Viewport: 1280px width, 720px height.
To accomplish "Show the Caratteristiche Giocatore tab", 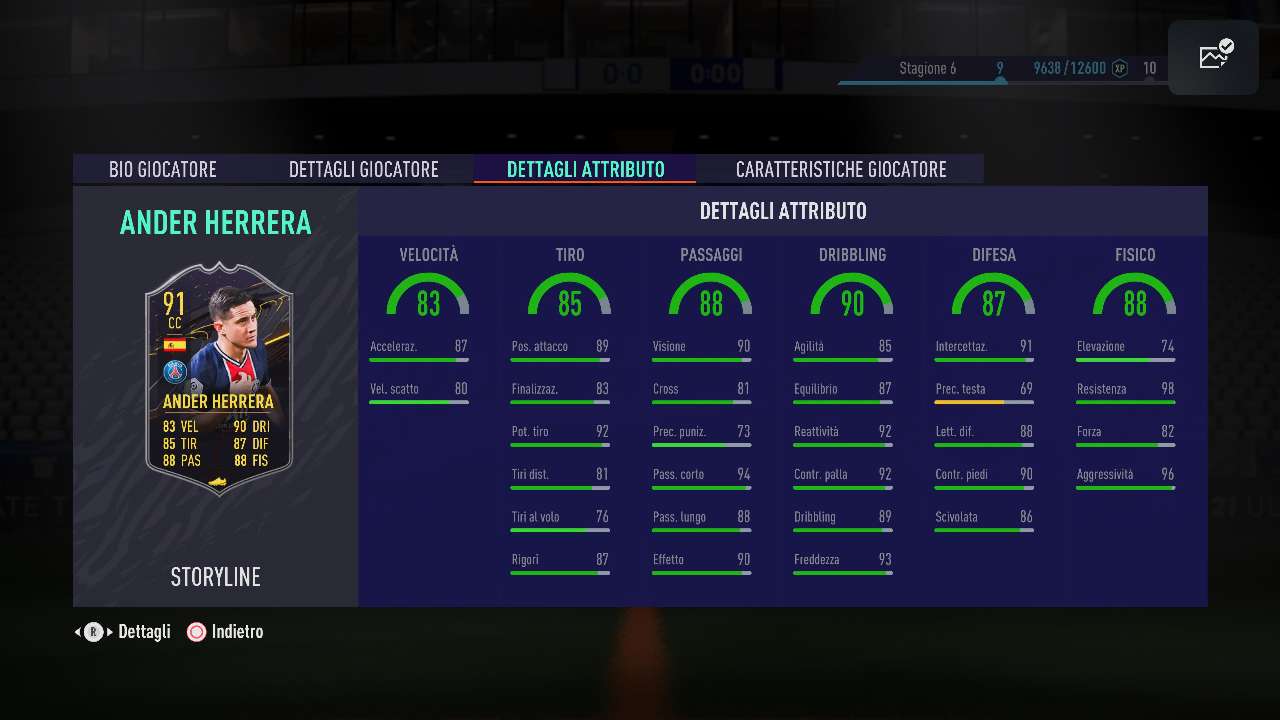I will click(x=840, y=169).
